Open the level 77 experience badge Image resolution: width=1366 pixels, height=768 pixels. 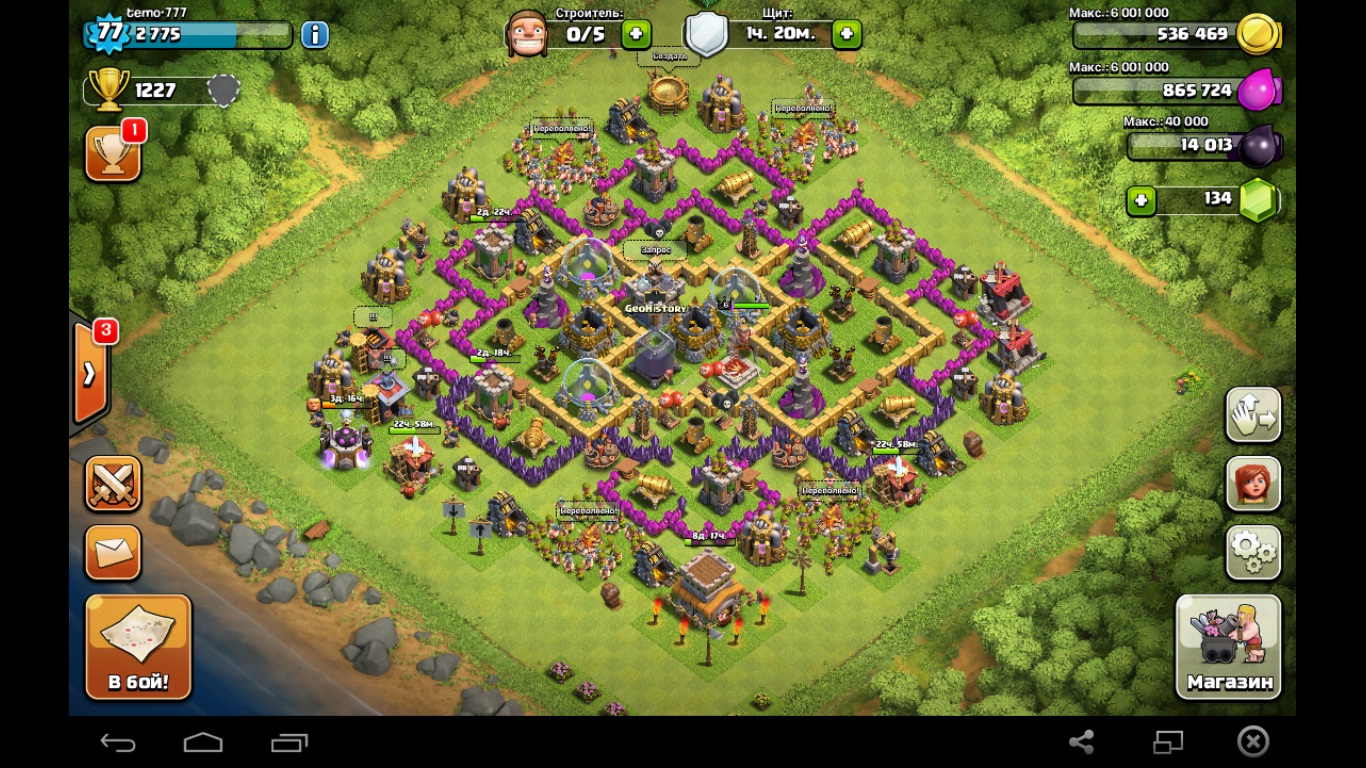point(108,33)
